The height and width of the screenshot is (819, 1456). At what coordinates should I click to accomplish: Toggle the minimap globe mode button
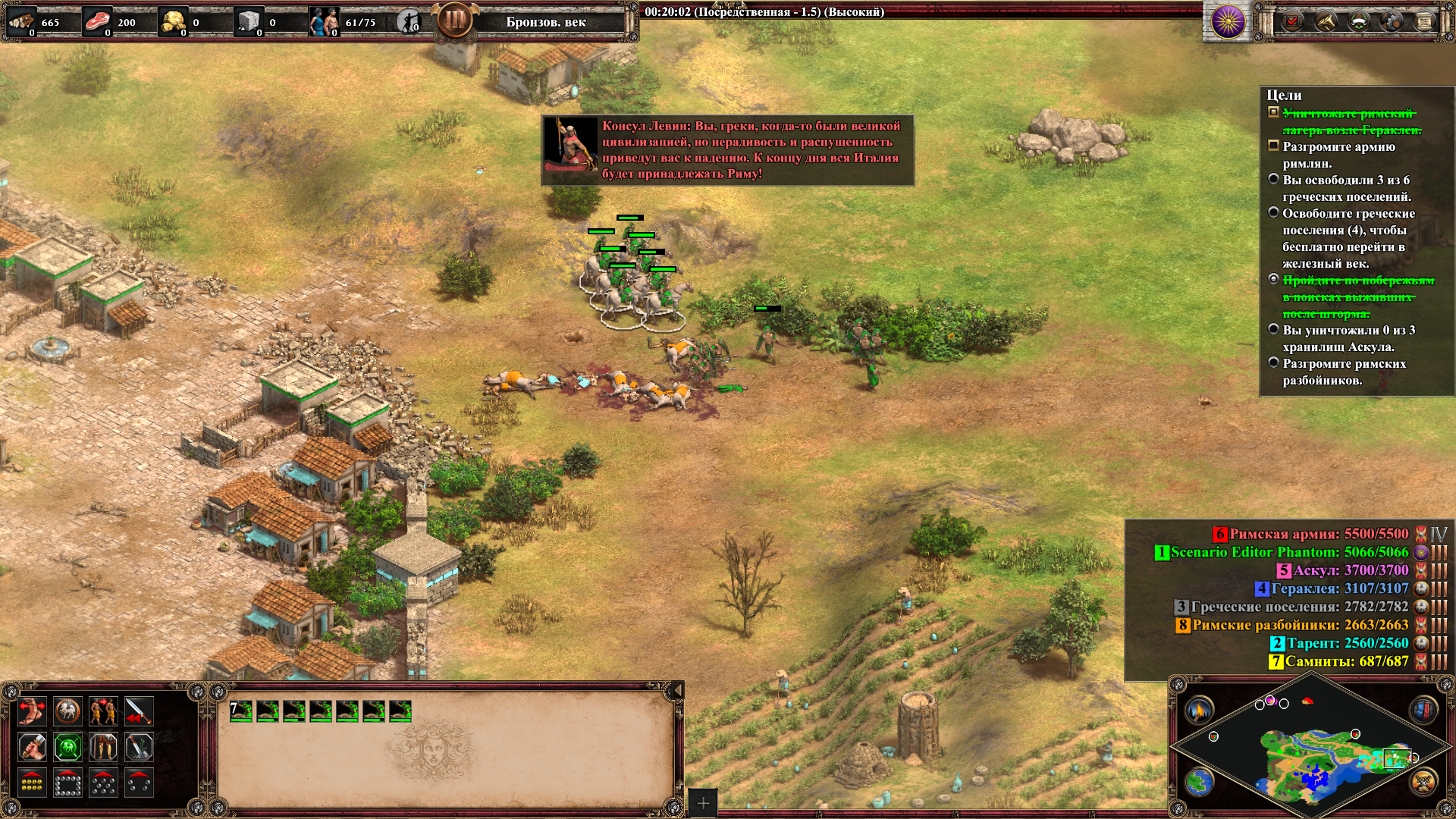tap(1200, 781)
